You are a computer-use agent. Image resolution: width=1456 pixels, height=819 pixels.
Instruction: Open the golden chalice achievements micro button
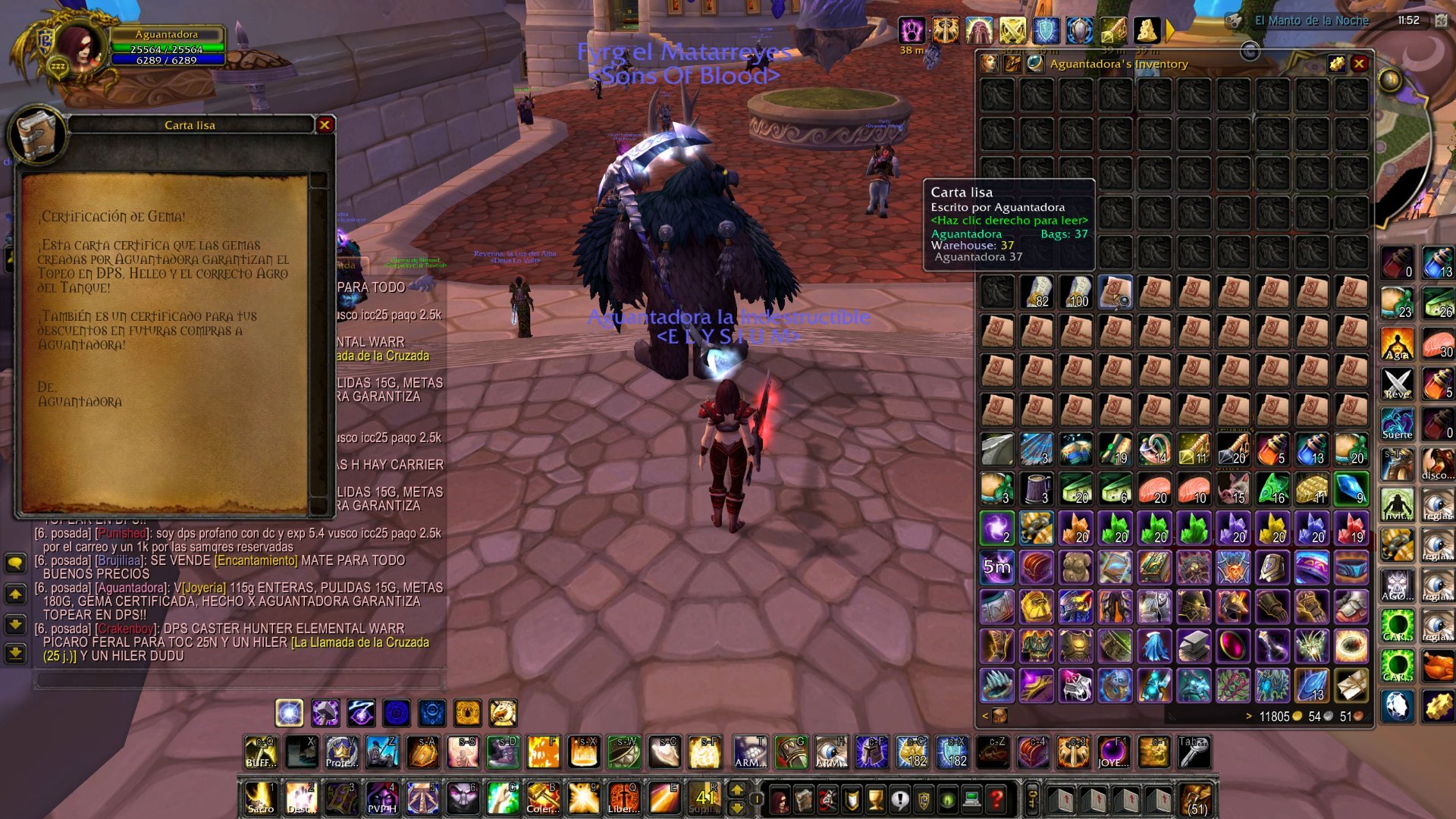(876, 799)
